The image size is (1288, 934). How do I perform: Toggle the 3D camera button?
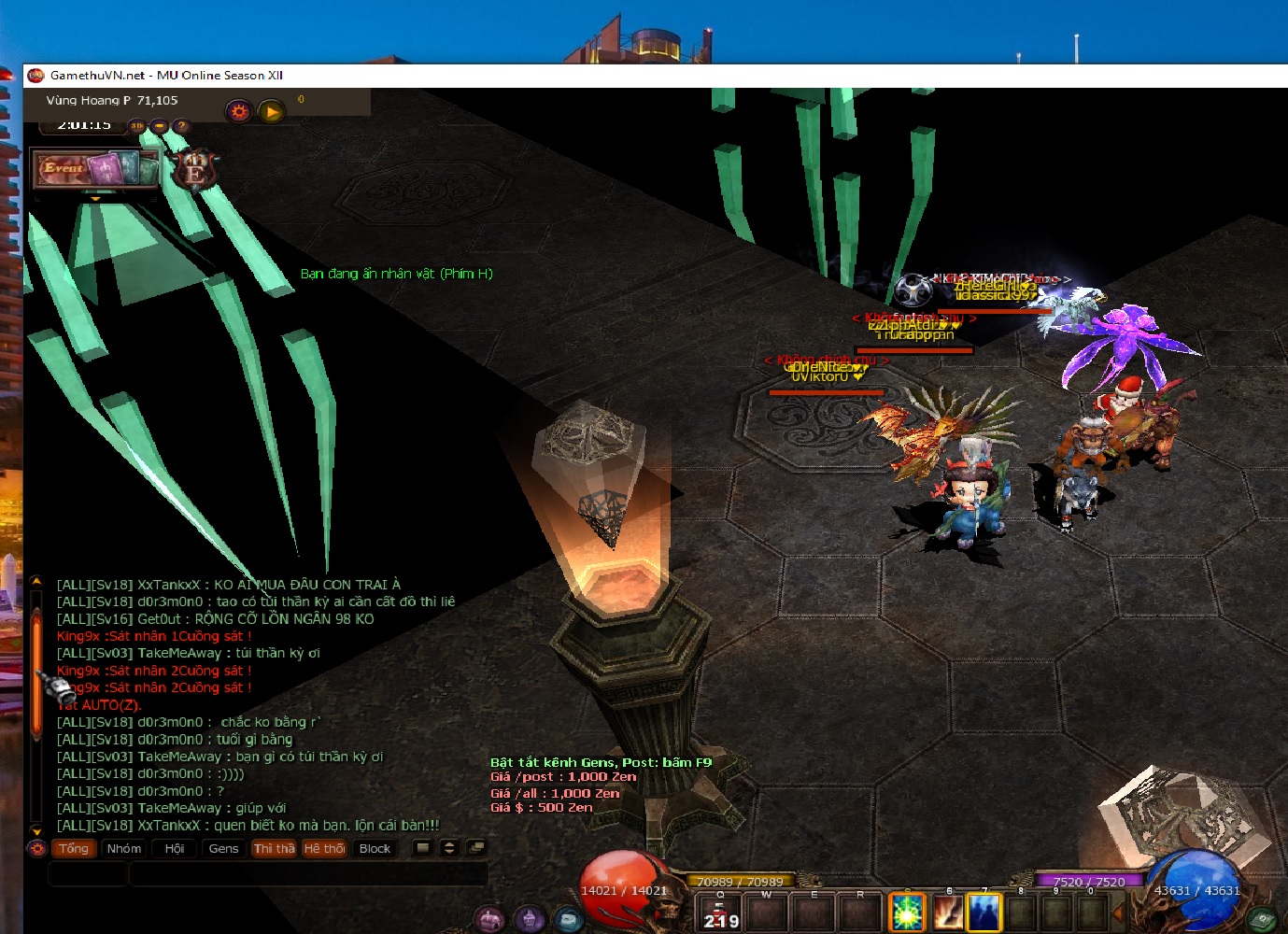click(x=137, y=126)
